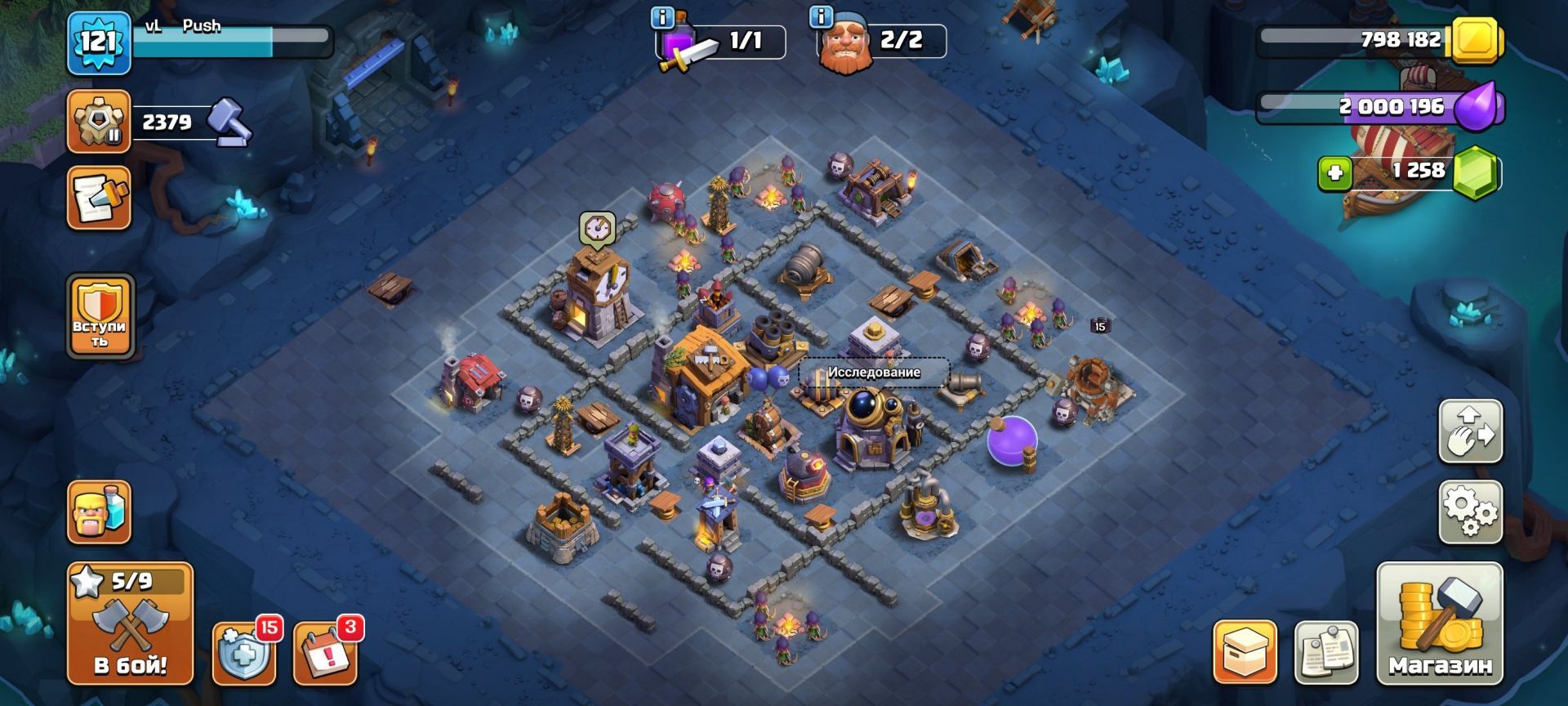Open the scroll and message log button
The height and width of the screenshot is (706, 1568).
99,198
